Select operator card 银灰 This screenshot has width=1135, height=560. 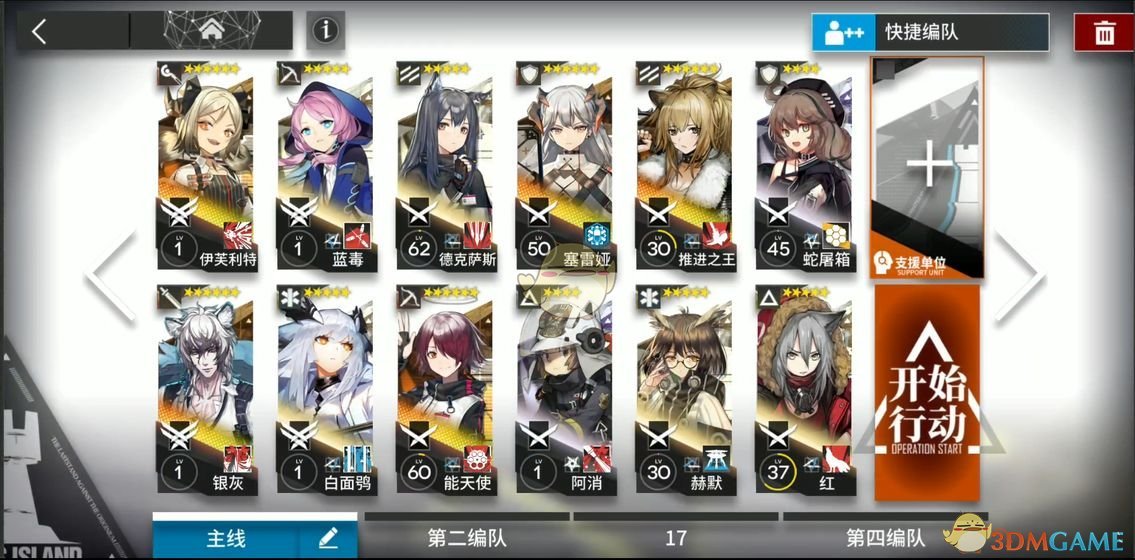205,390
